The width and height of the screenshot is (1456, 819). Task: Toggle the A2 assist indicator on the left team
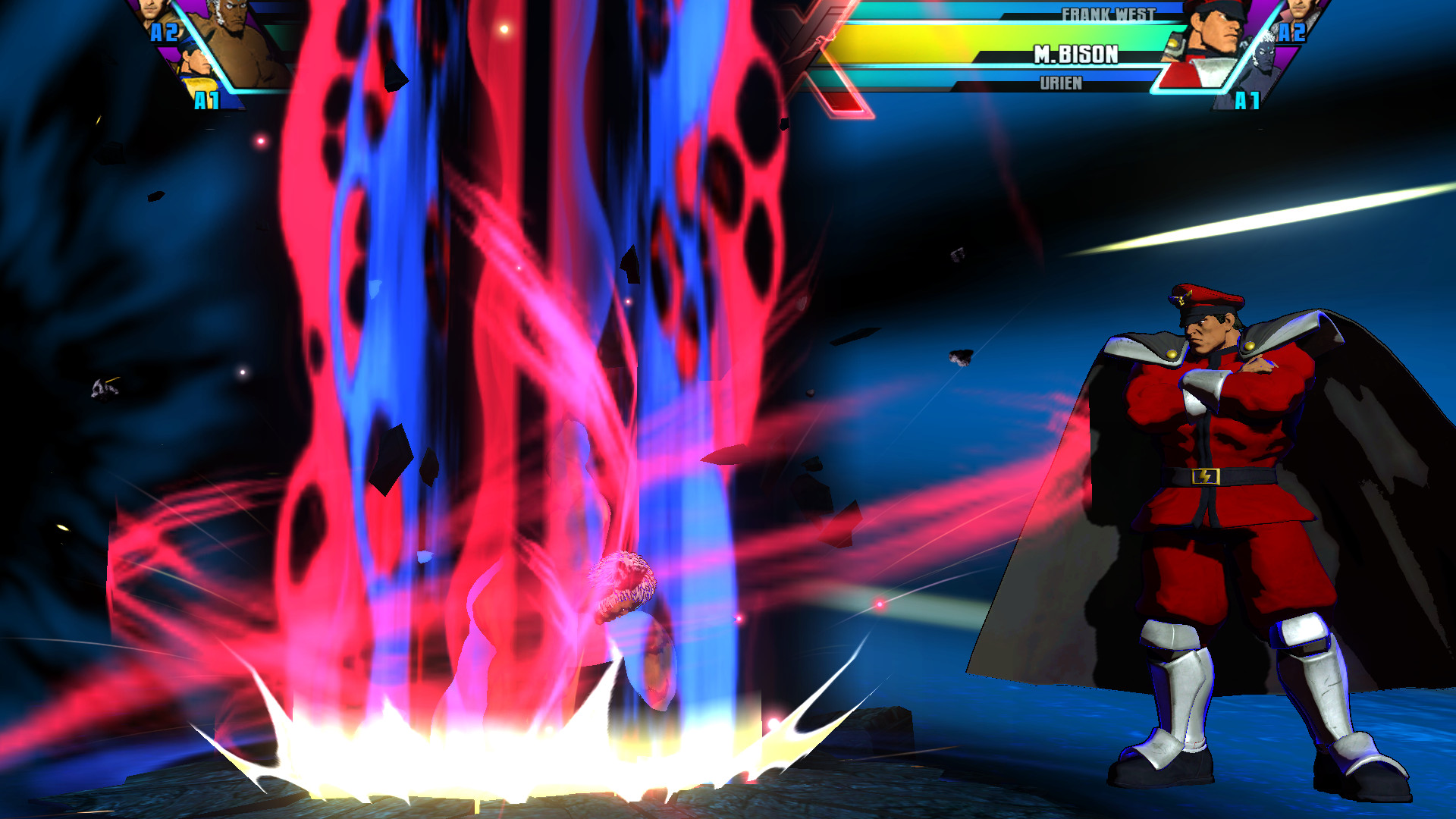[165, 31]
